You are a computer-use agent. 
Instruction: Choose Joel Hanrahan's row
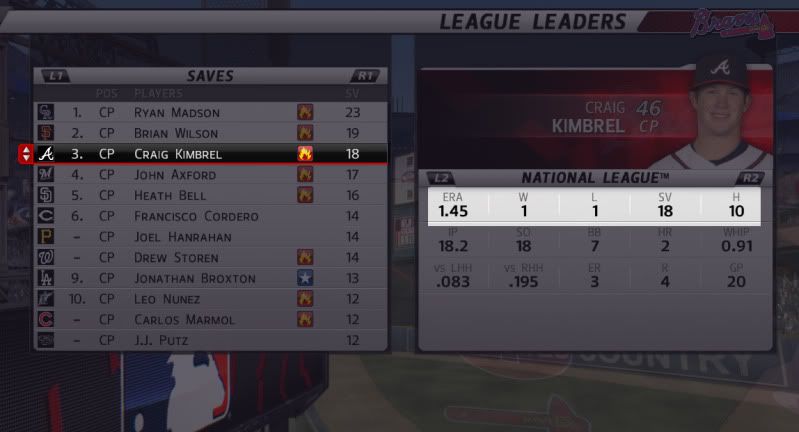coord(210,237)
